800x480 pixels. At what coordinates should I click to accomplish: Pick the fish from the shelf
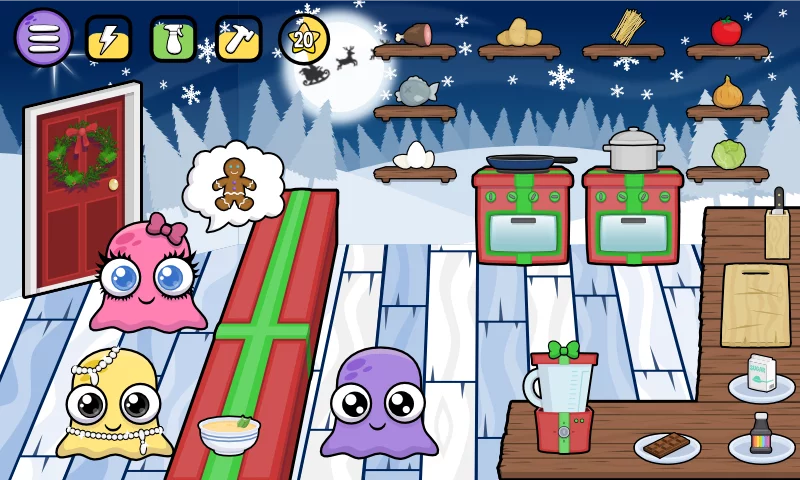click(x=415, y=92)
